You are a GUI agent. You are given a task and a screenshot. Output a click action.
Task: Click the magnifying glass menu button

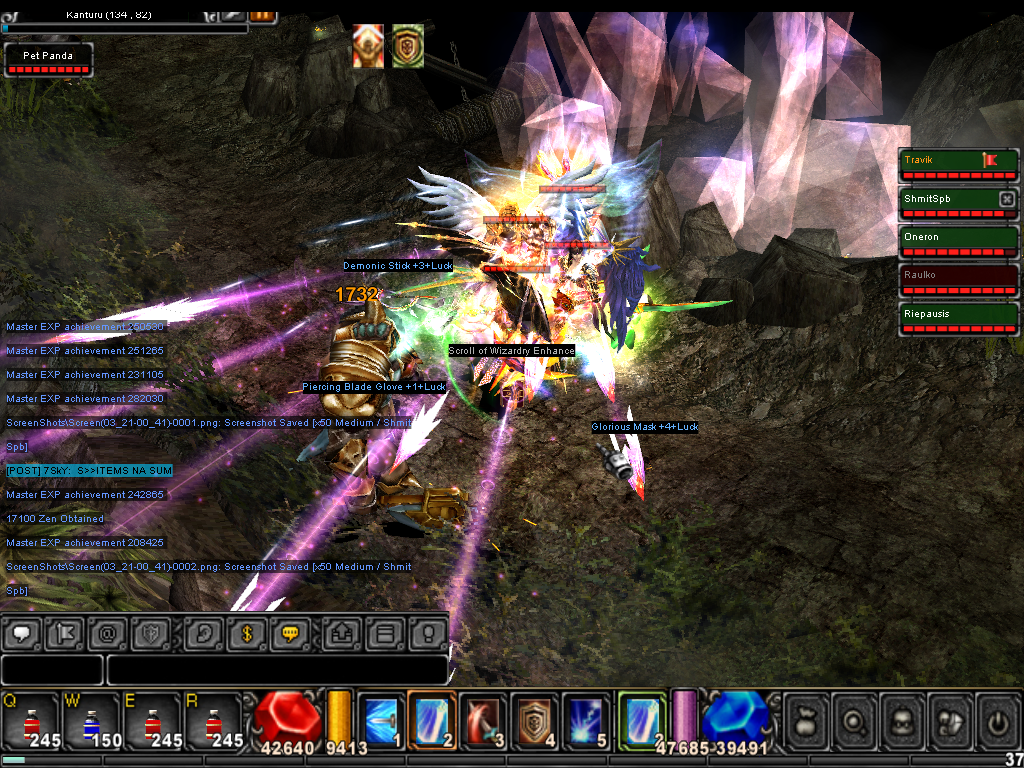[x=856, y=721]
